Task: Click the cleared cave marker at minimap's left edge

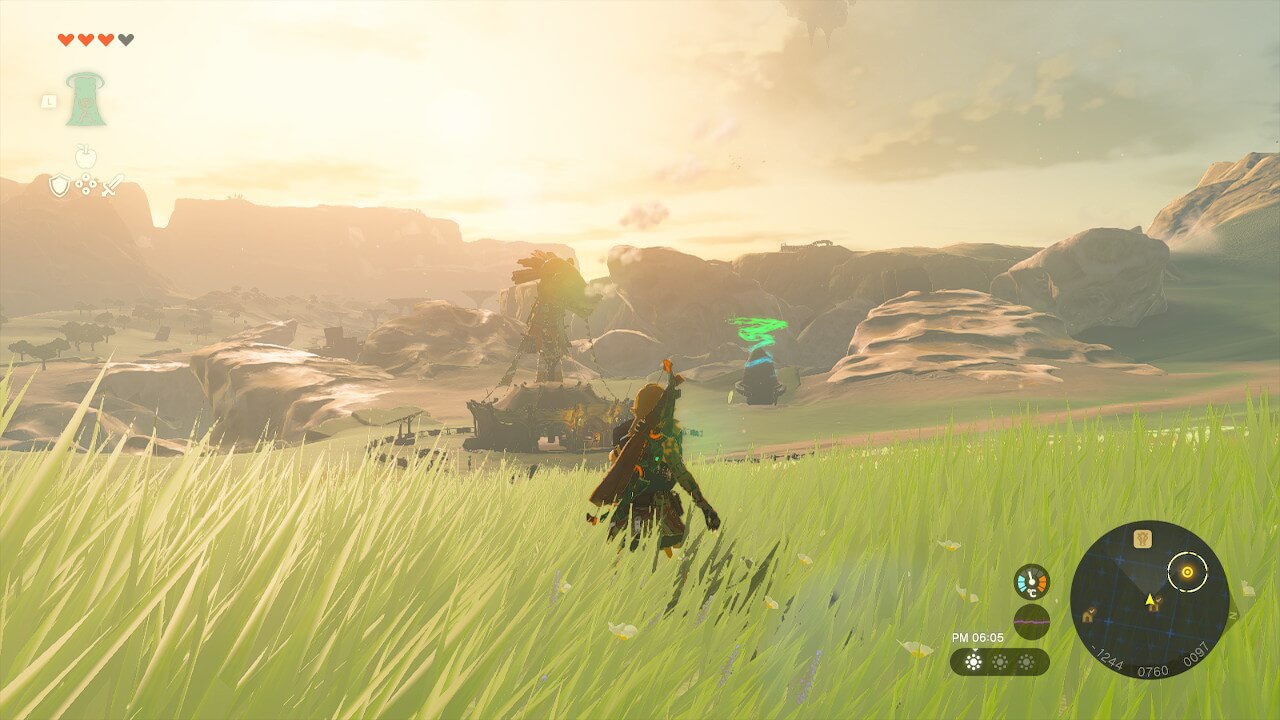Action: [x=1088, y=615]
